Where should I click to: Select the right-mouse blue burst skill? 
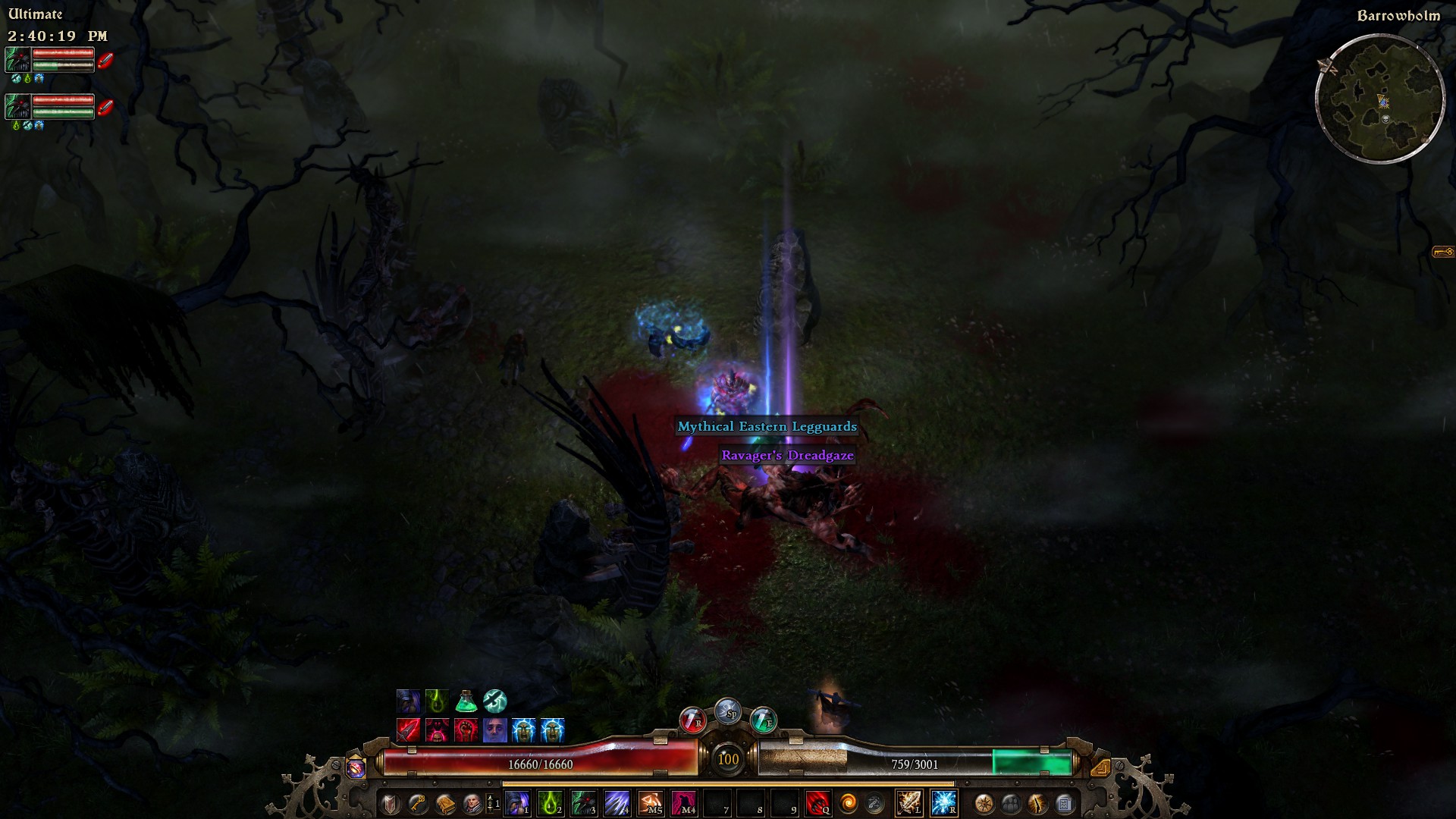point(944,802)
